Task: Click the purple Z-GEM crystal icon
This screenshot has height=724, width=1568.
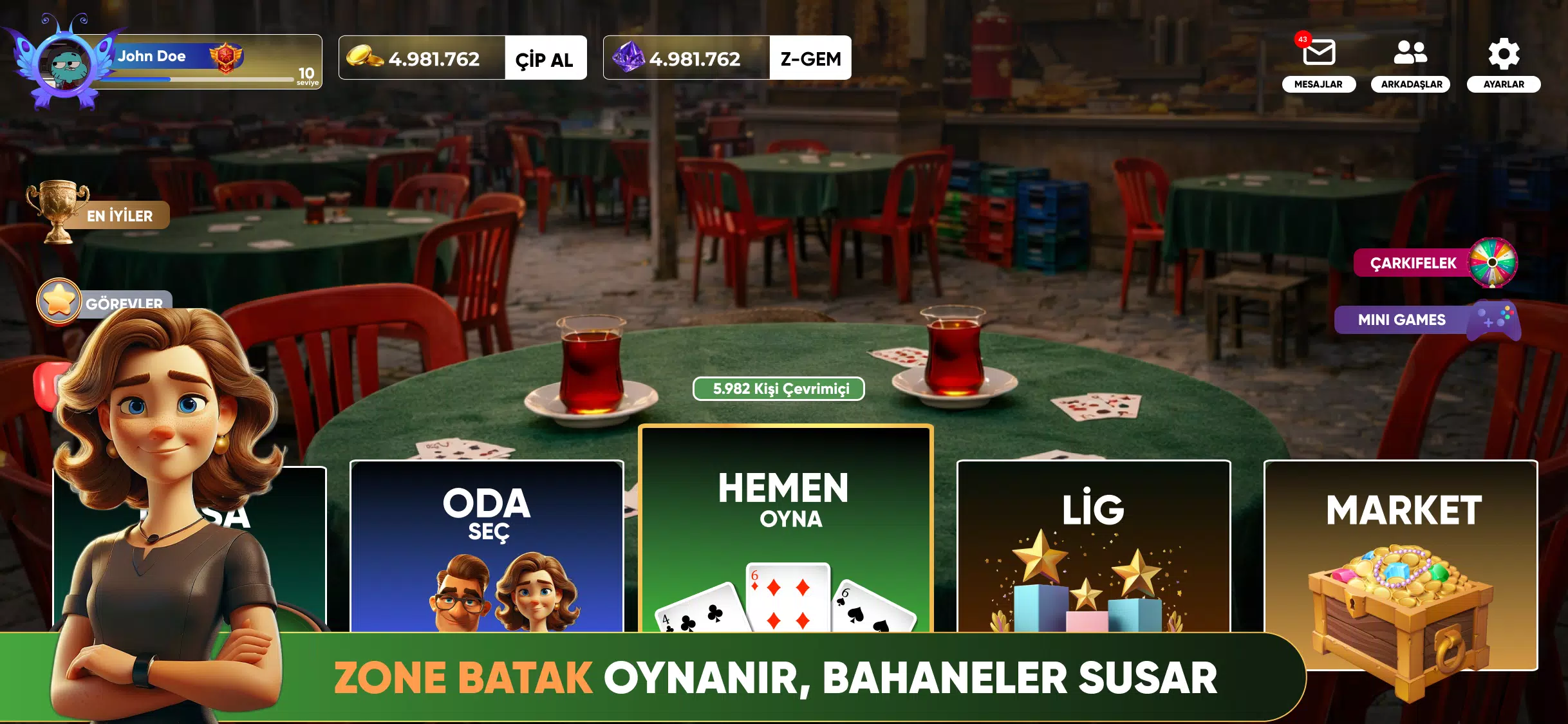Action: 630,58
